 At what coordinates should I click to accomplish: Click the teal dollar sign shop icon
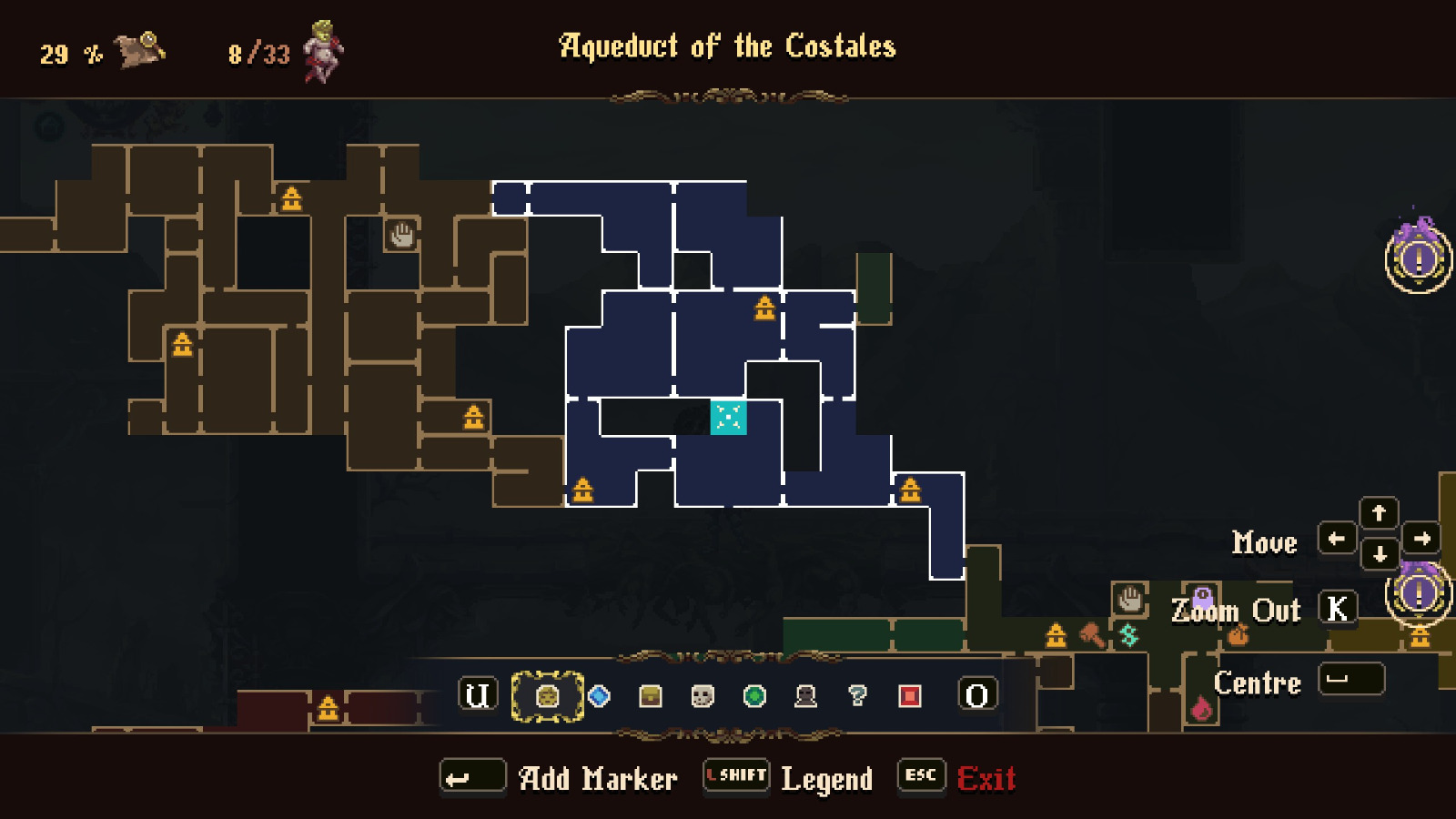pos(1129,634)
